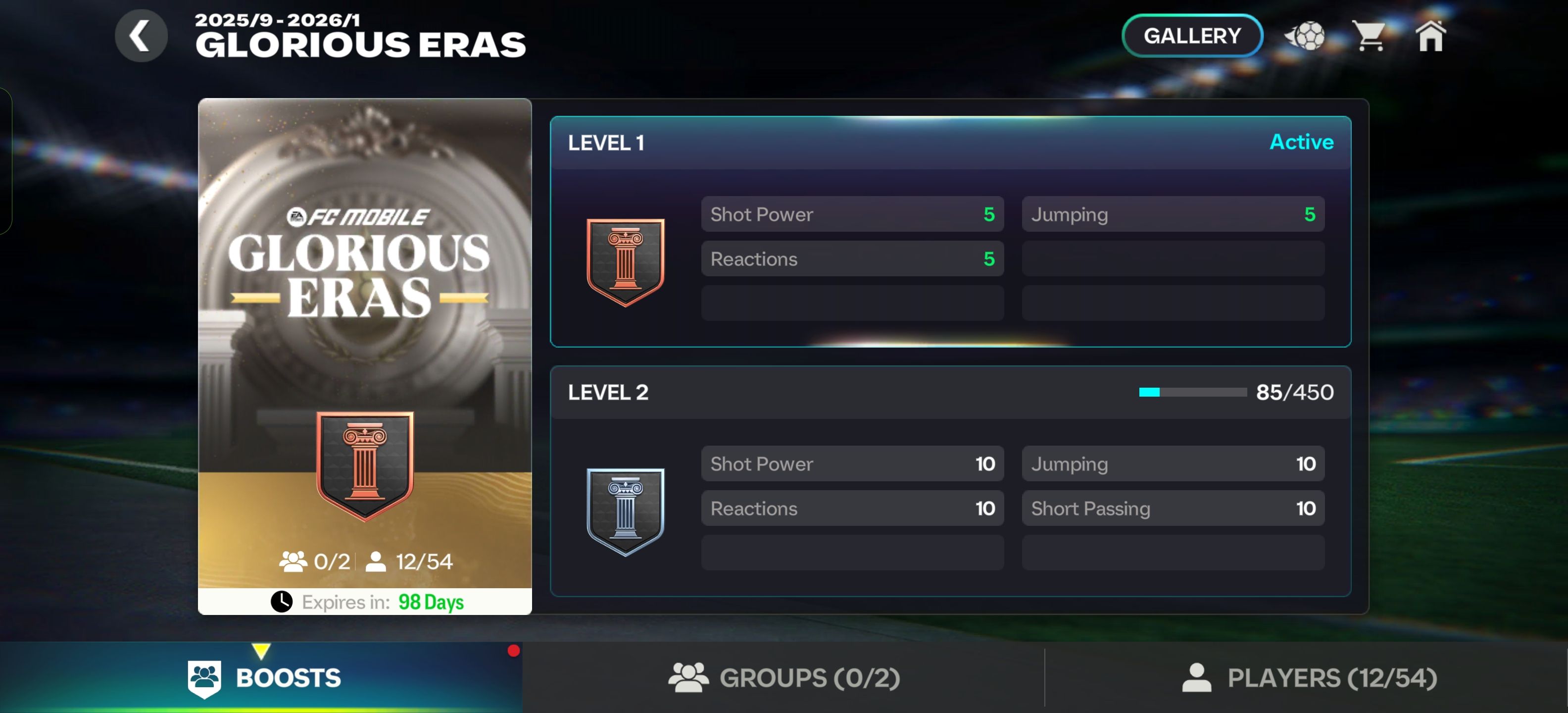Tap the soccer ball icon
This screenshot has height=713, width=1568.
coord(1305,36)
